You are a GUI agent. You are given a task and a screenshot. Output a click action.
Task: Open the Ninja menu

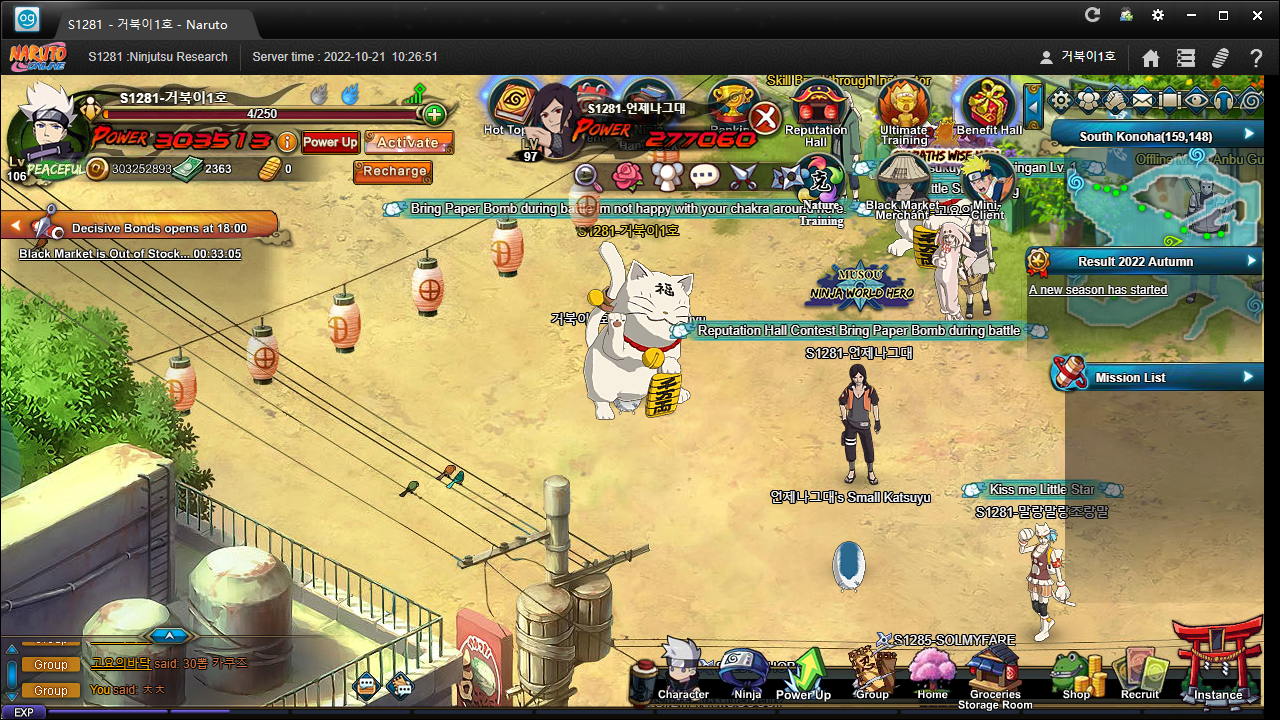(746, 672)
